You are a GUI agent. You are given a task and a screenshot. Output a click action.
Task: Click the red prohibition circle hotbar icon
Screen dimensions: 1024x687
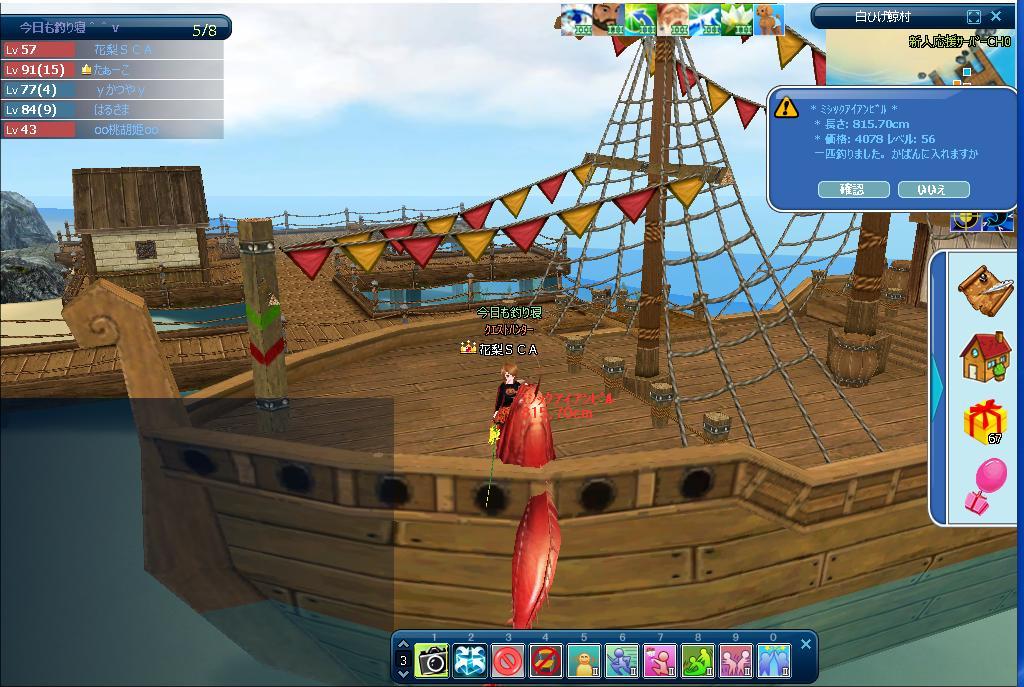pos(508,661)
